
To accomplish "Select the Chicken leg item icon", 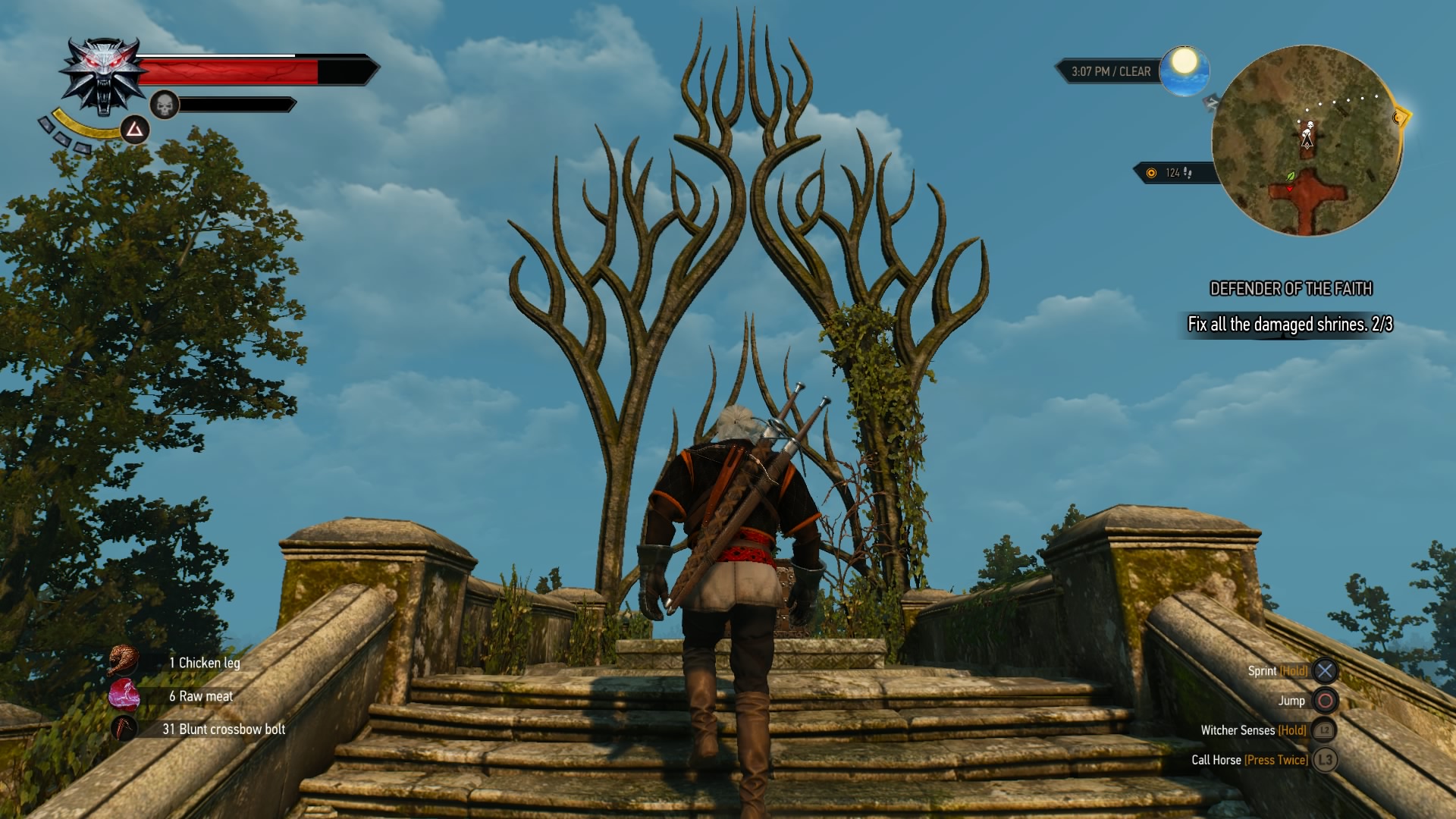I will click(123, 661).
